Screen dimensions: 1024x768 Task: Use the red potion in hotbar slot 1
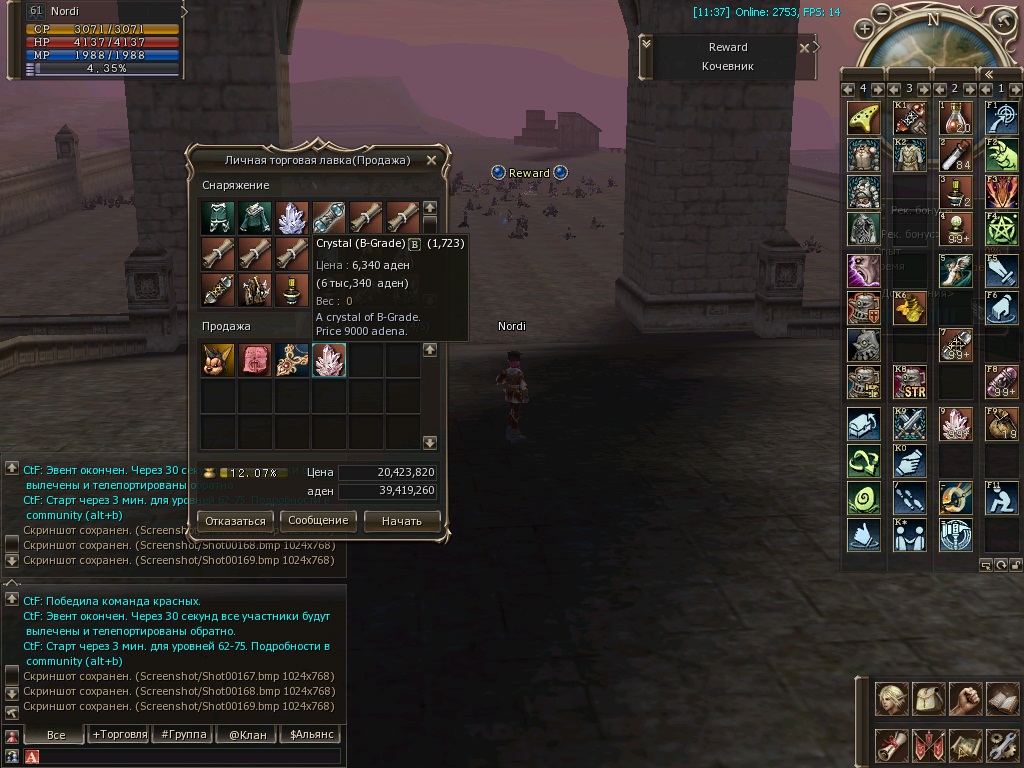pyautogui.click(x=955, y=118)
